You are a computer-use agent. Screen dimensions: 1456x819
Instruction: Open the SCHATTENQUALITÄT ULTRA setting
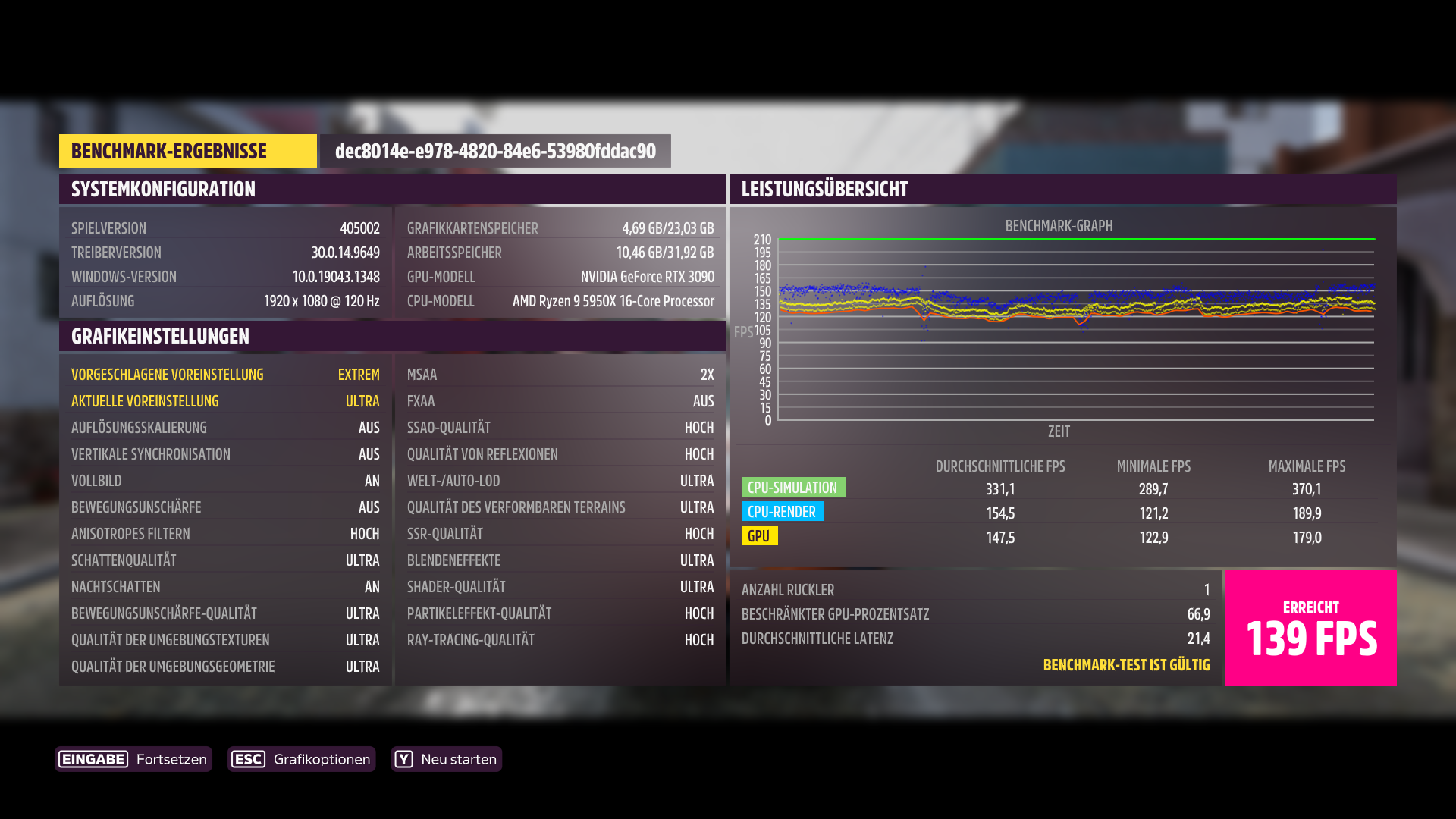(x=225, y=560)
